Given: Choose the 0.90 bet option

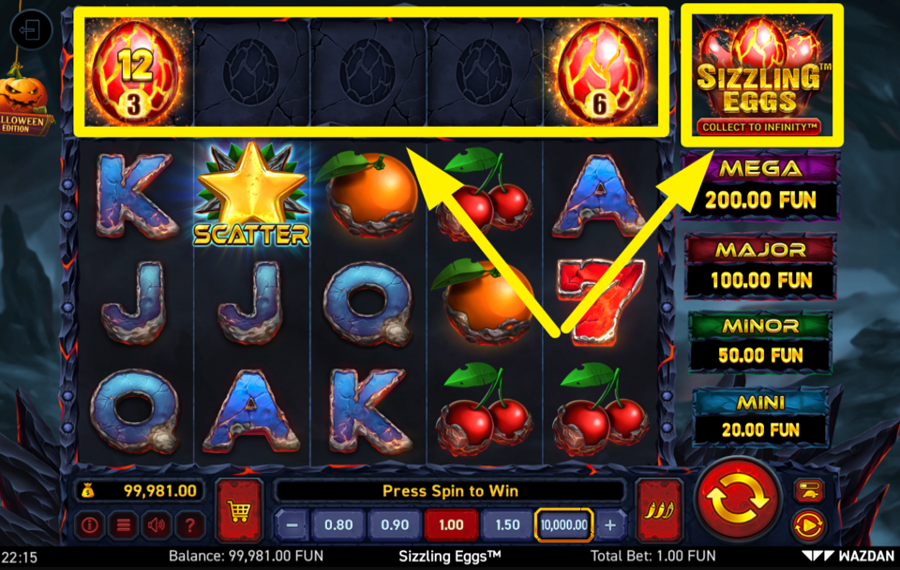Looking at the screenshot, I should (394, 524).
